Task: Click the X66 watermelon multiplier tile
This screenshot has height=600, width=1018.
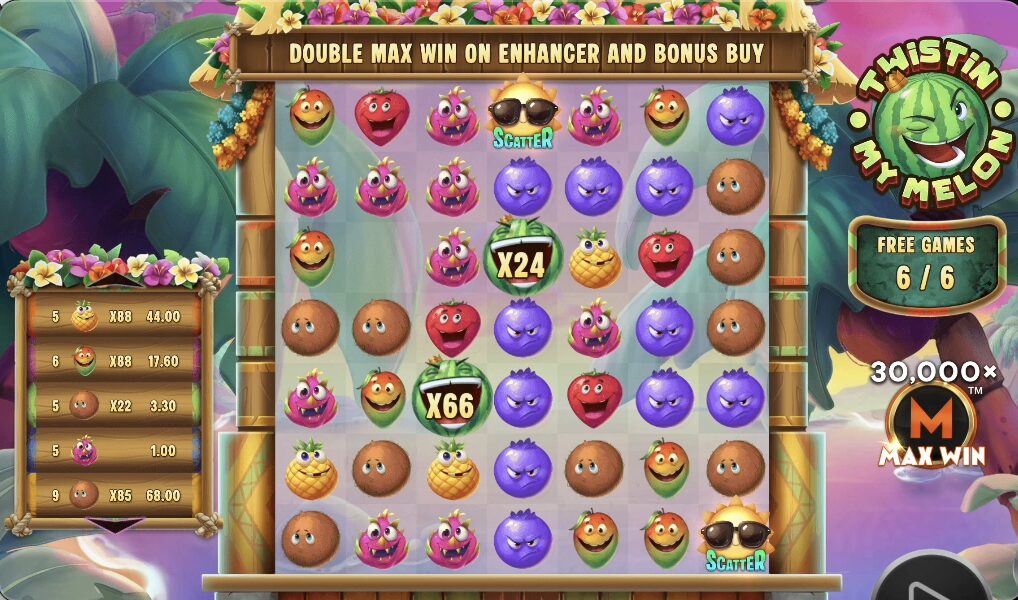Action: pos(451,397)
